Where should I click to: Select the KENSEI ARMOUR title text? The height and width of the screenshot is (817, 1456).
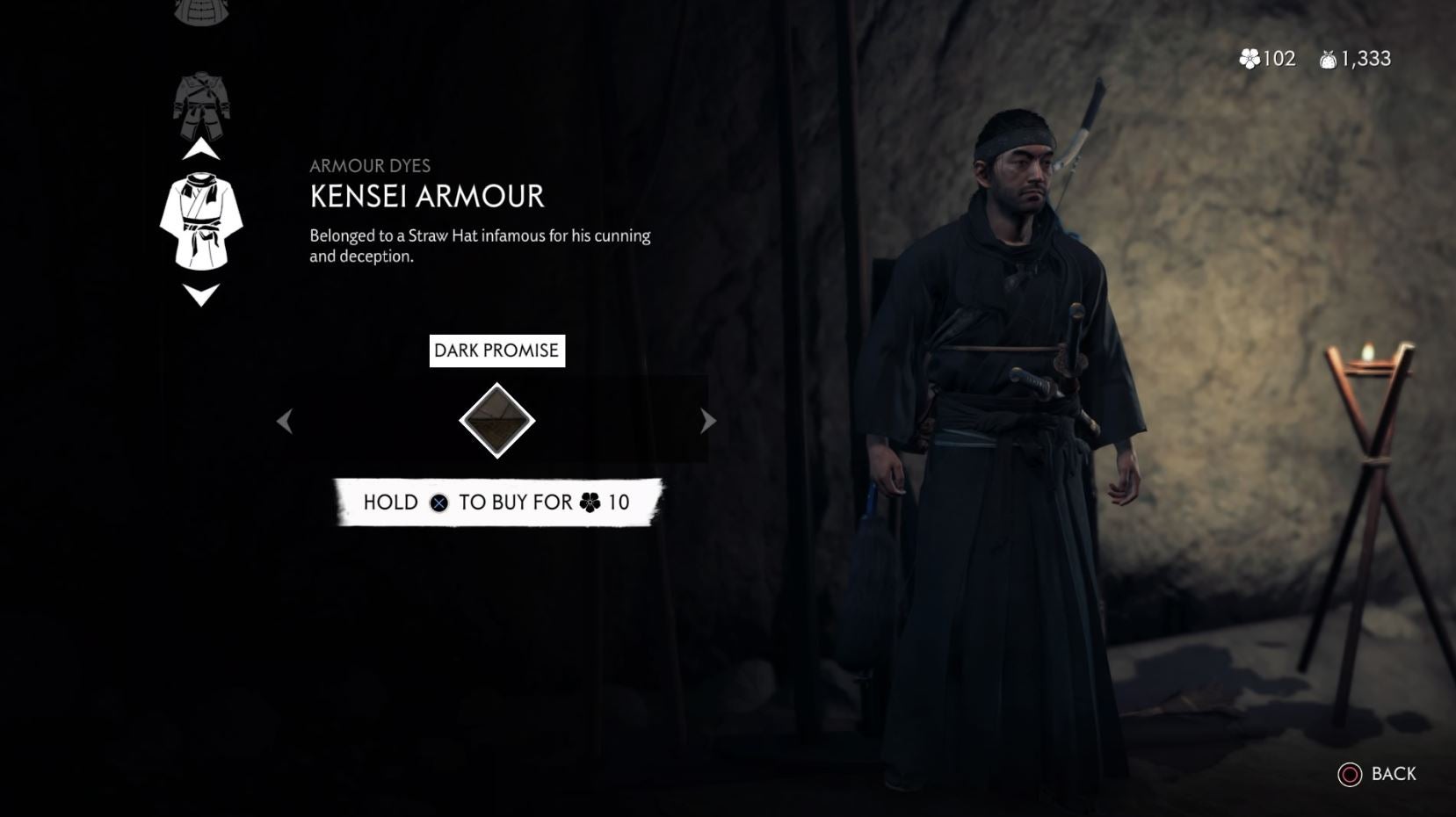point(426,198)
